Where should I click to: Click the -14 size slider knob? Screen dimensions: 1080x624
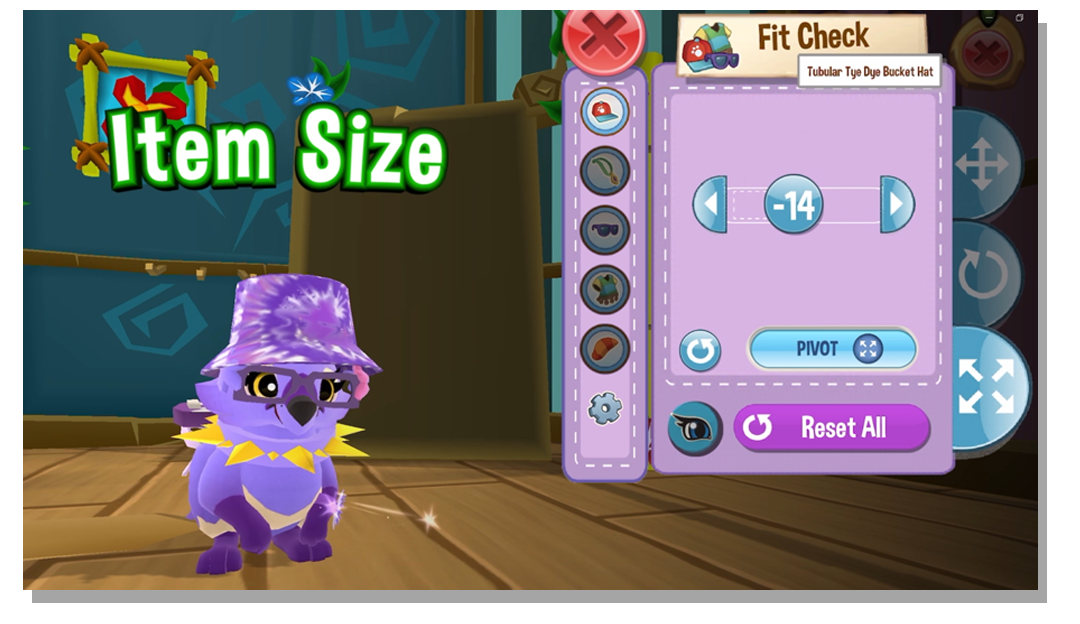794,205
